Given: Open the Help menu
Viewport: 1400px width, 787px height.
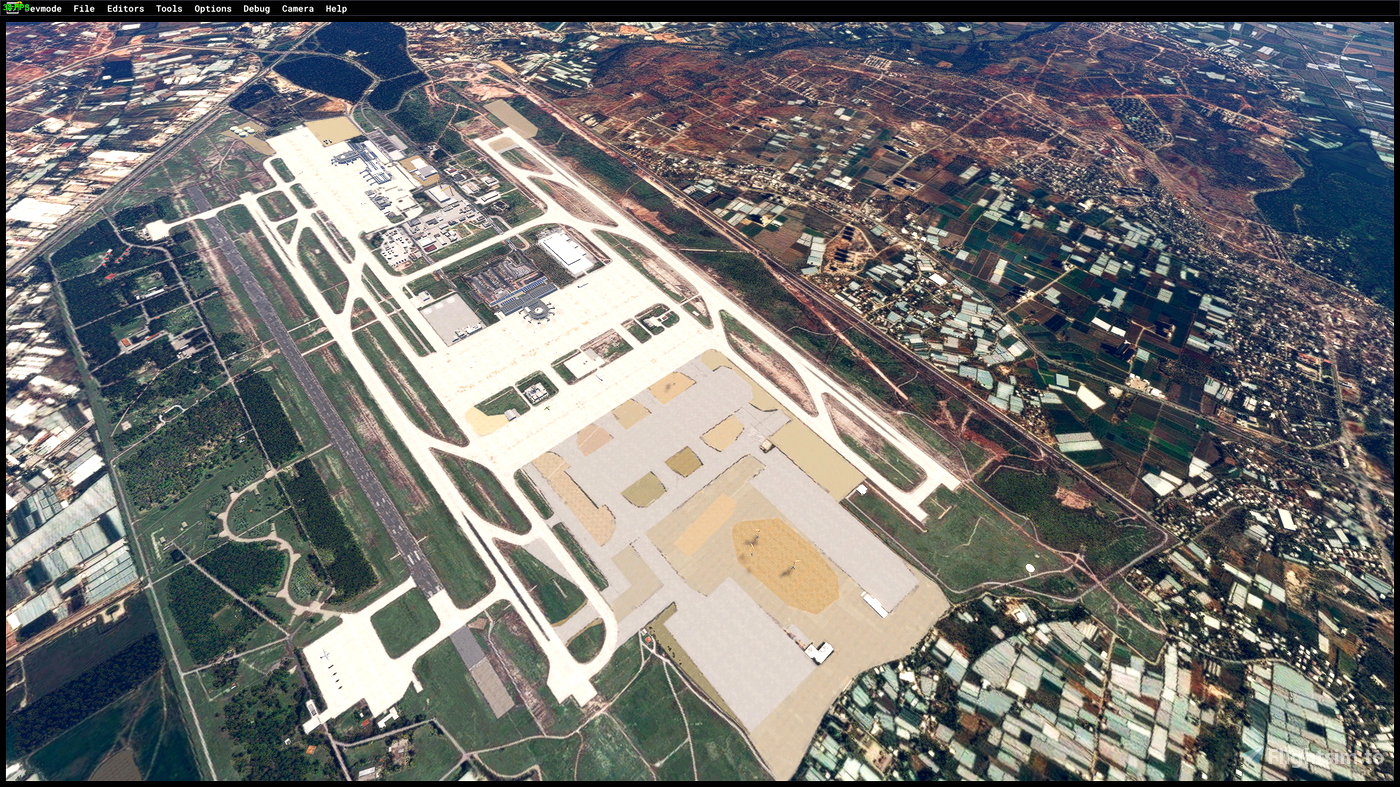Looking at the screenshot, I should point(334,8).
